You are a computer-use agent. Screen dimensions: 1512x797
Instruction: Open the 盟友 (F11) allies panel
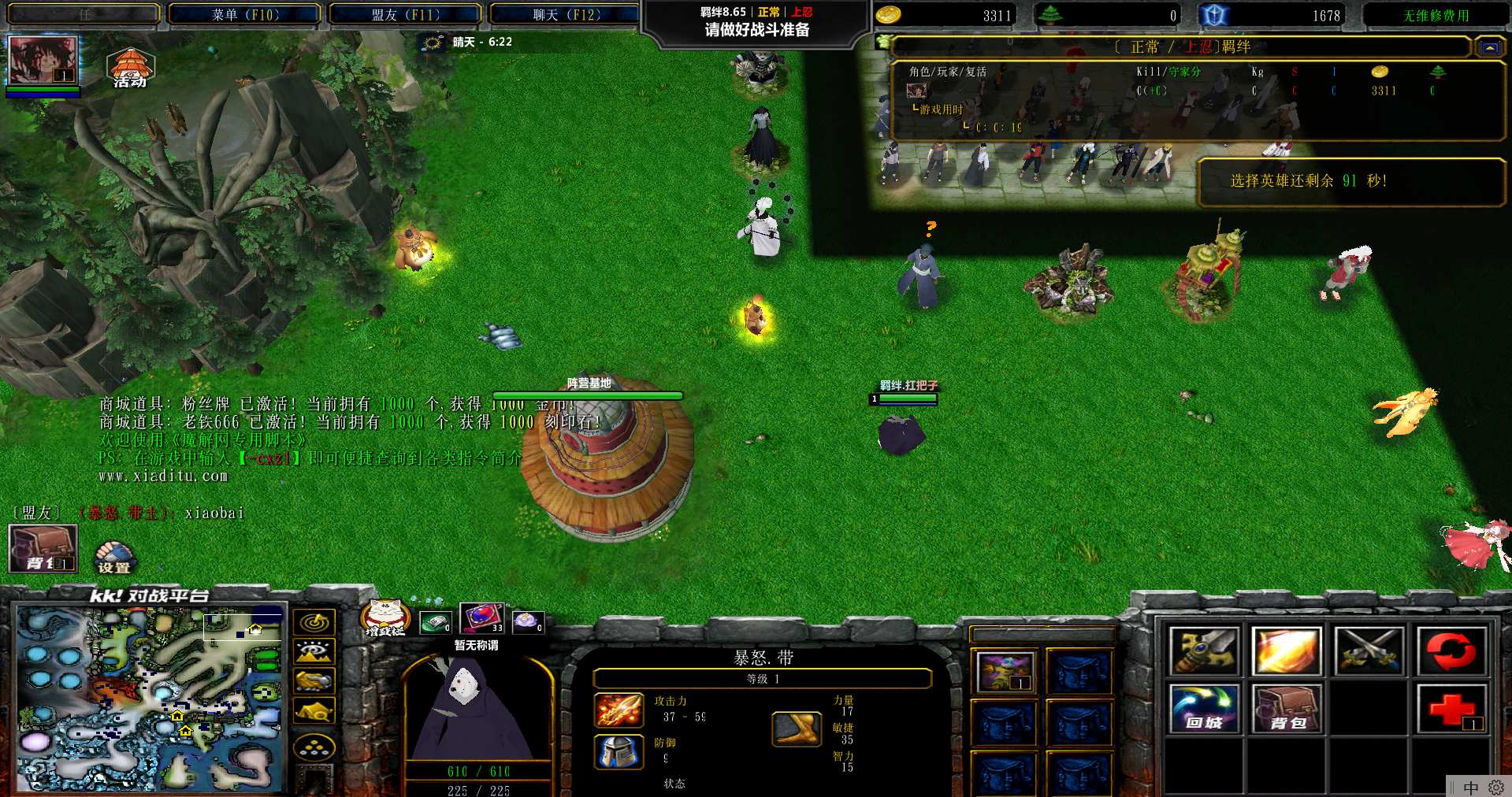(x=405, y=14)
